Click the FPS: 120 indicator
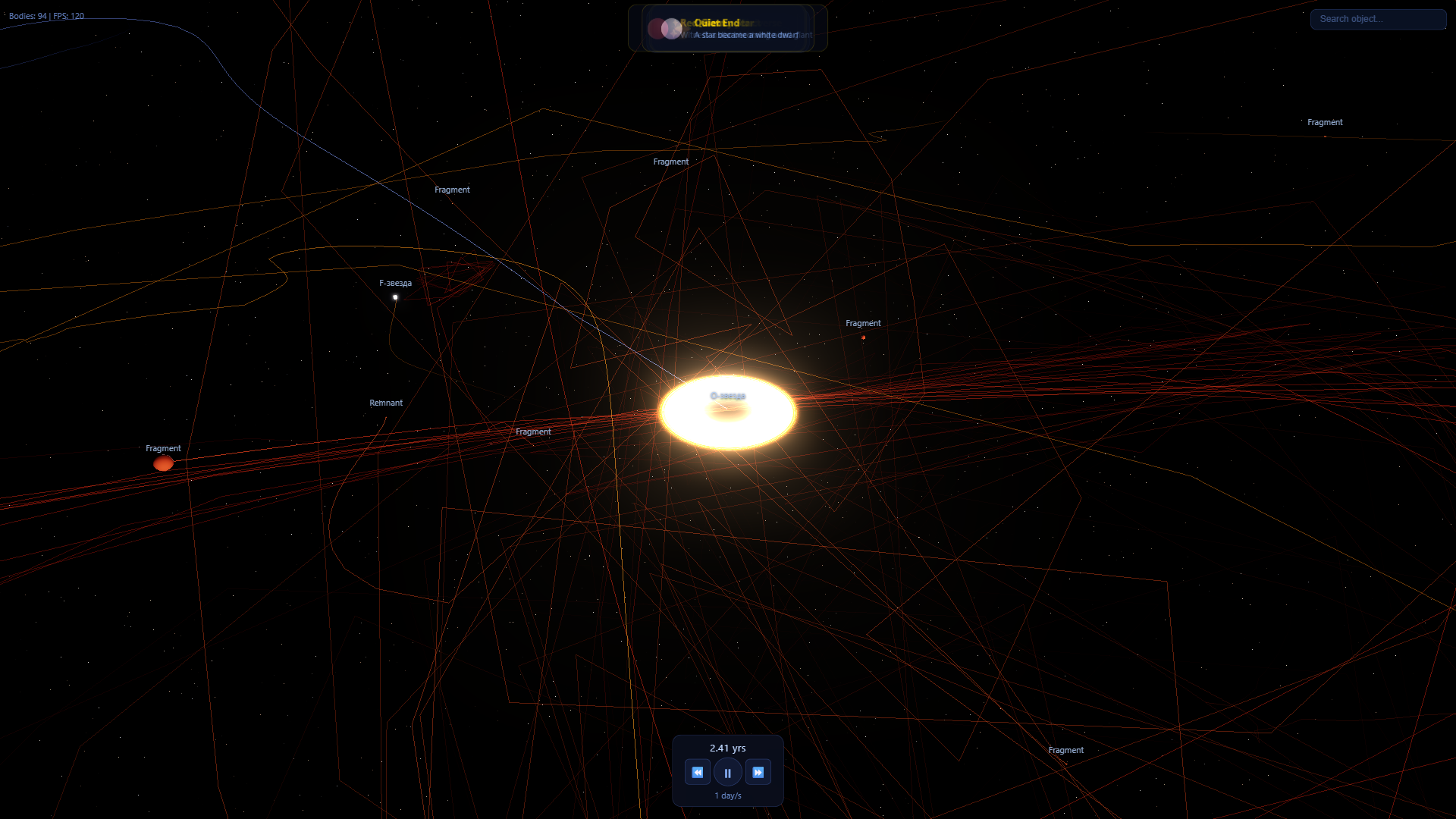The image size is (1456, 819). tap(67, 15)
